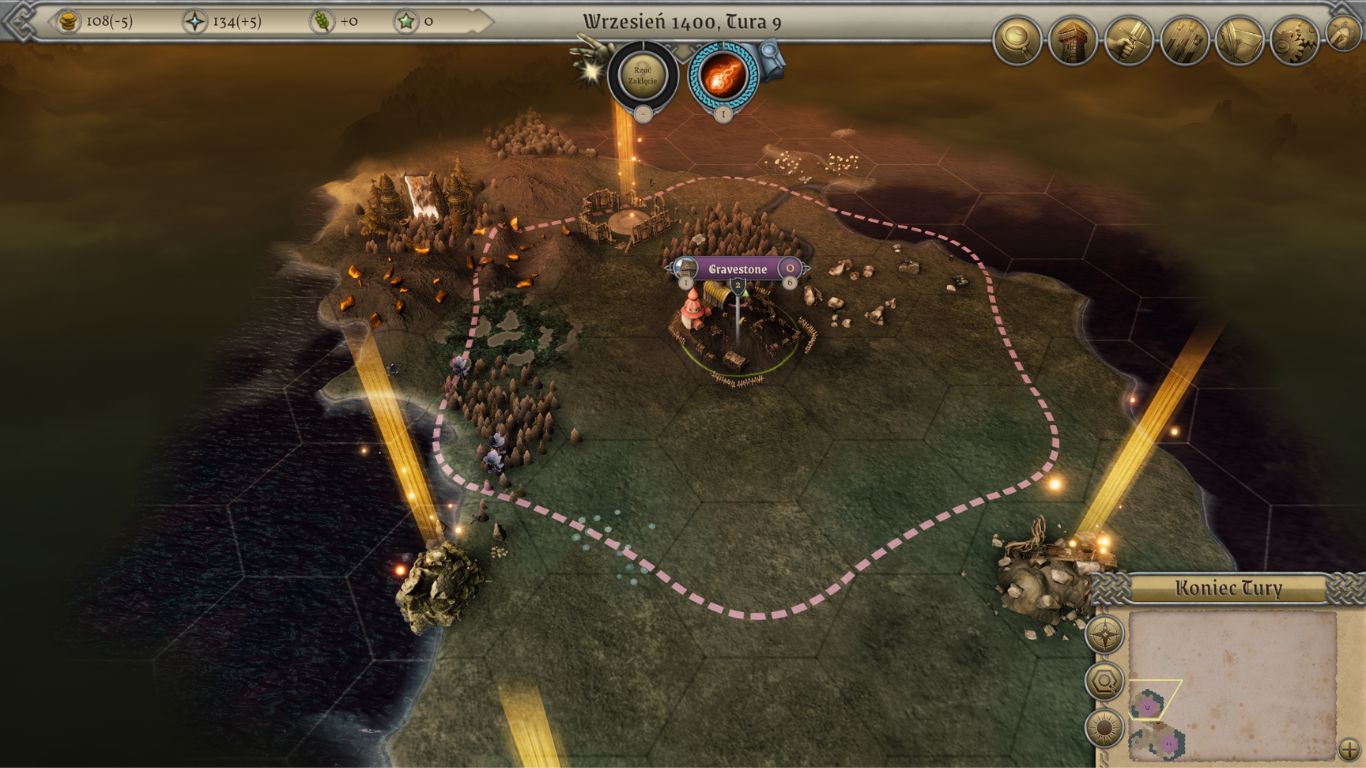Open the gears settings icon

click(x=1295, y=41)
